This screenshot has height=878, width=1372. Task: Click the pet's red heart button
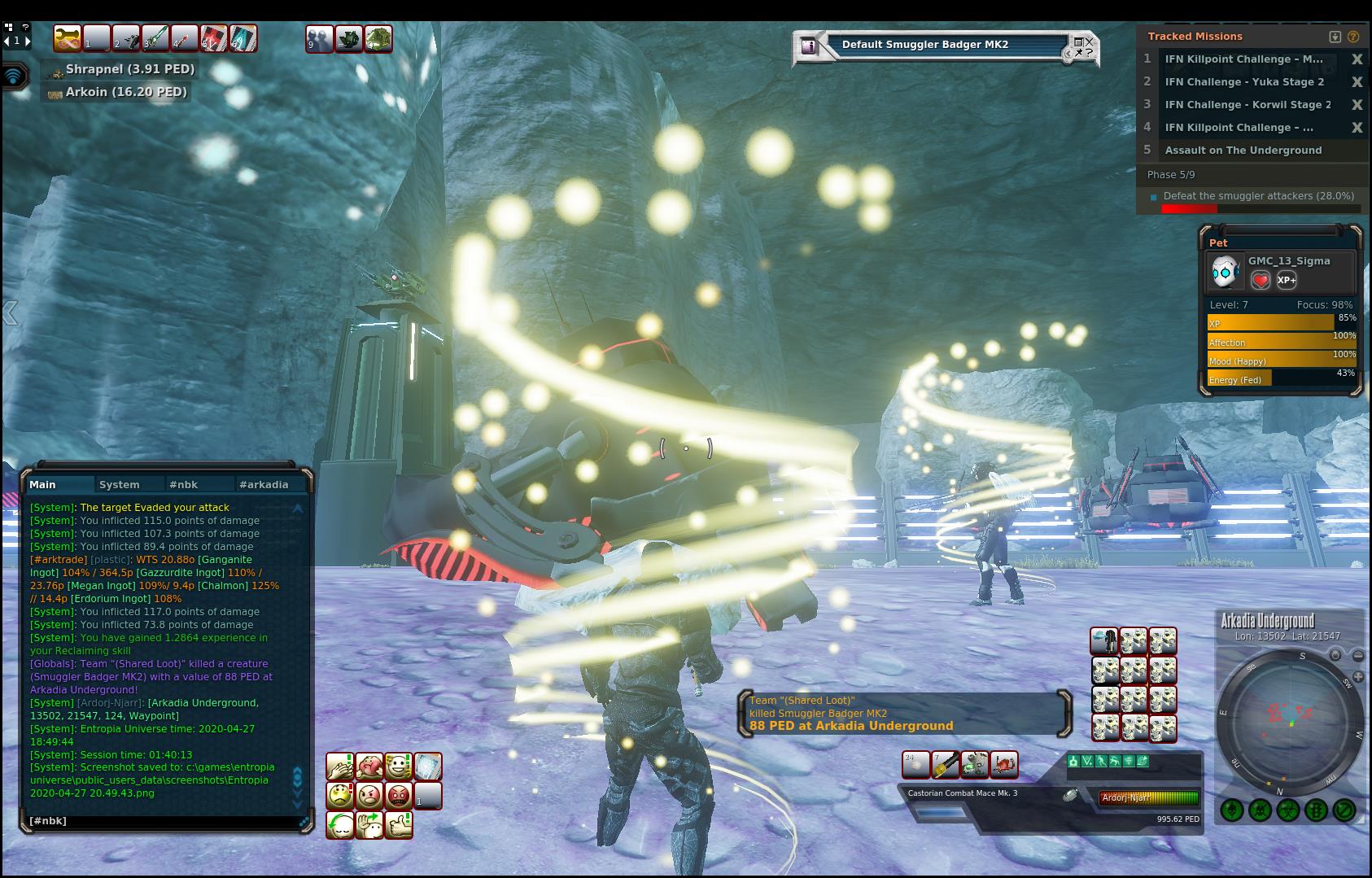(1261, 281)
